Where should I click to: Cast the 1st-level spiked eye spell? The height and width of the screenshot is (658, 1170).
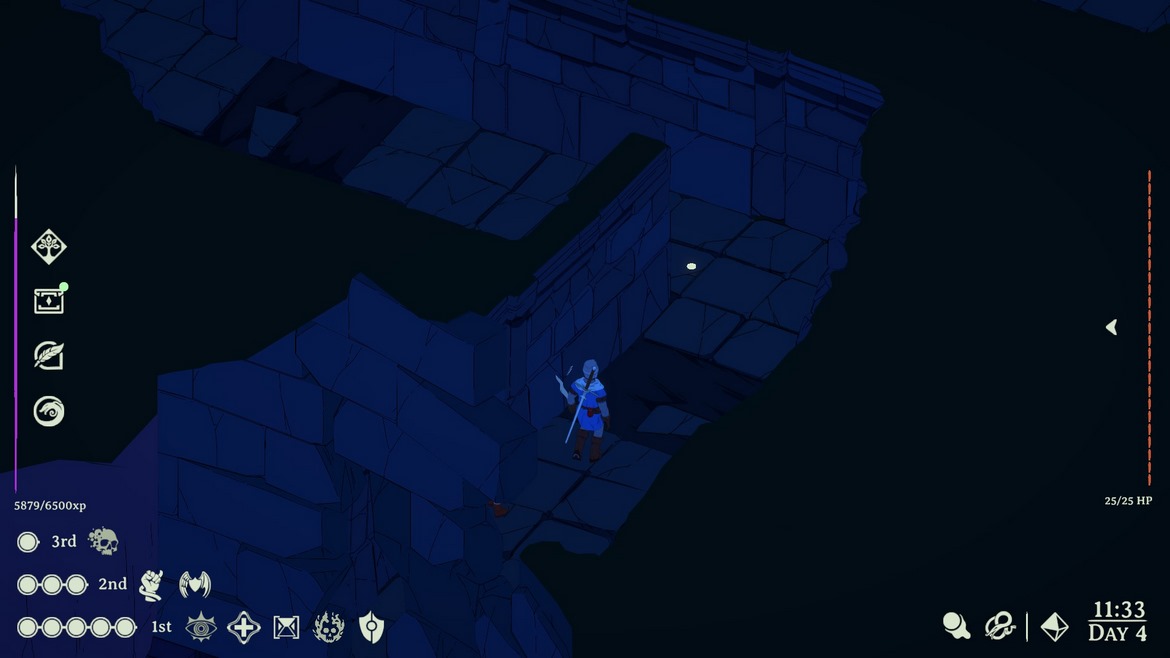201,627
